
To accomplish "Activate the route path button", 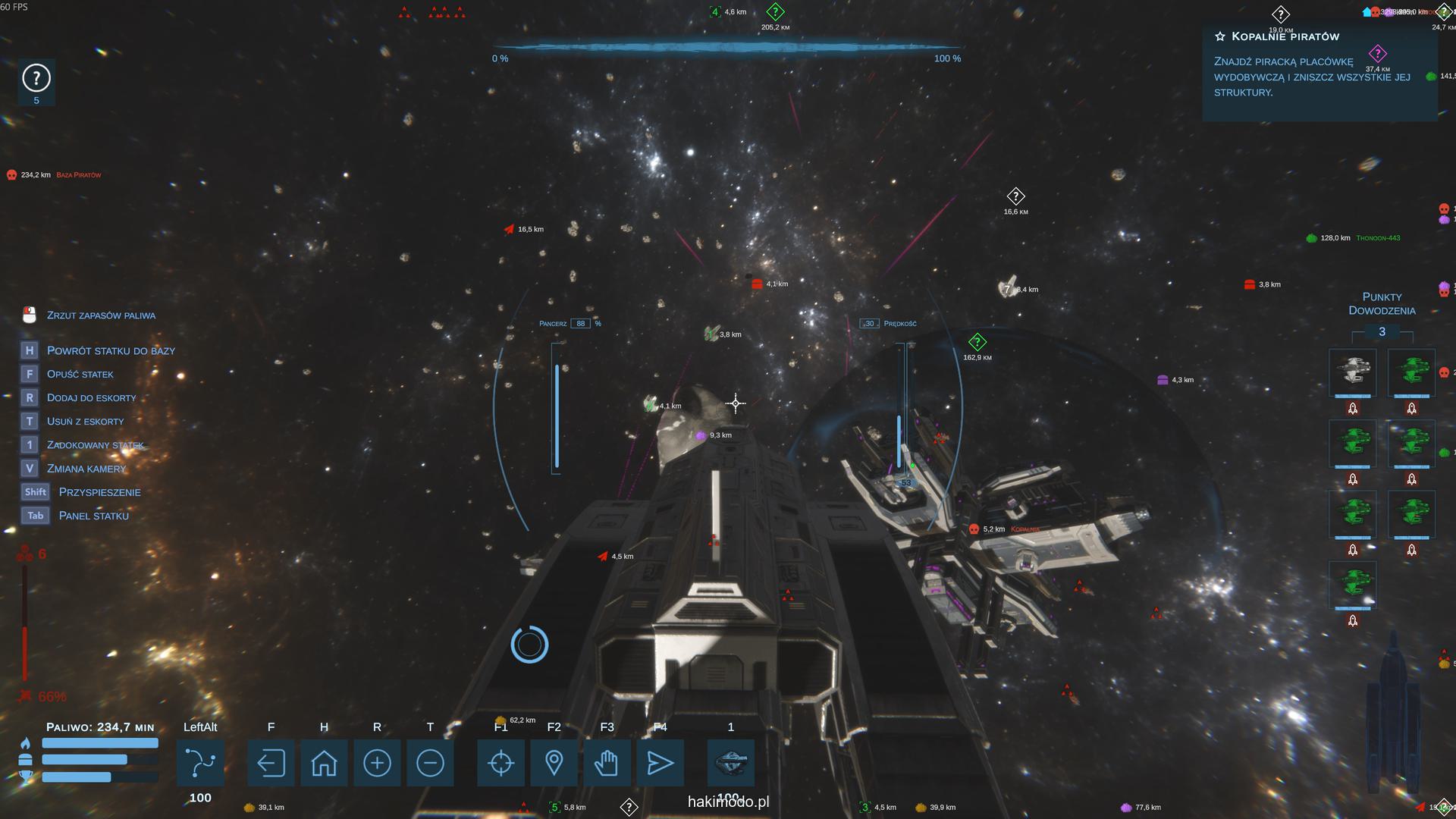I will 200,762.
